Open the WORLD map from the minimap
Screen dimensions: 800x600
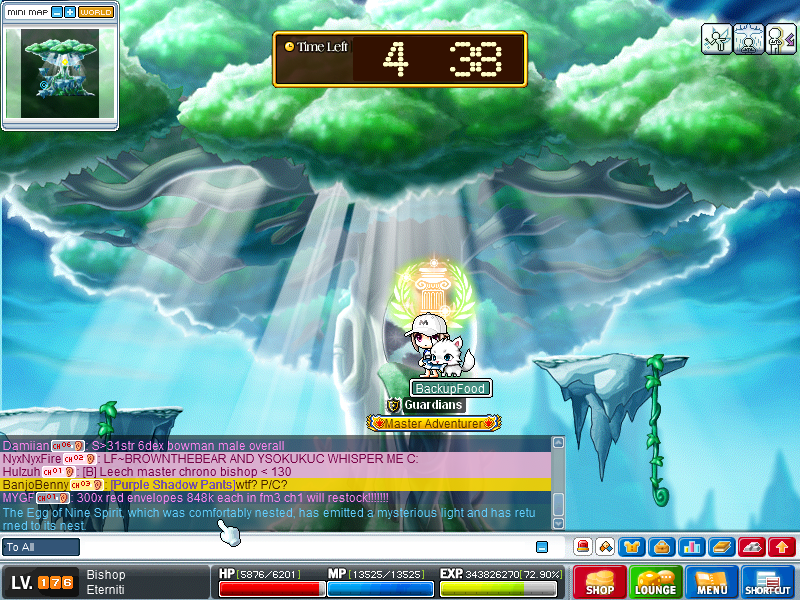(x=96, y=12)
